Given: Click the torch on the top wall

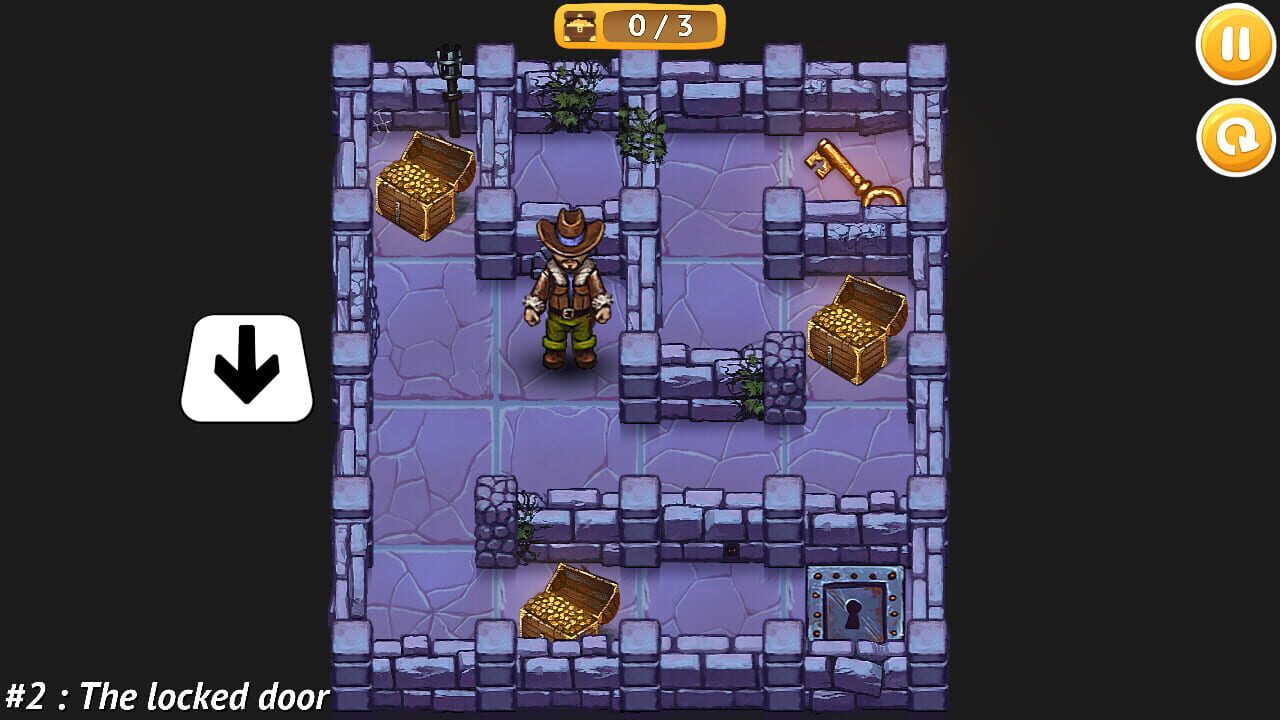Looking at the screenshot, I should (x=451, y=80).
